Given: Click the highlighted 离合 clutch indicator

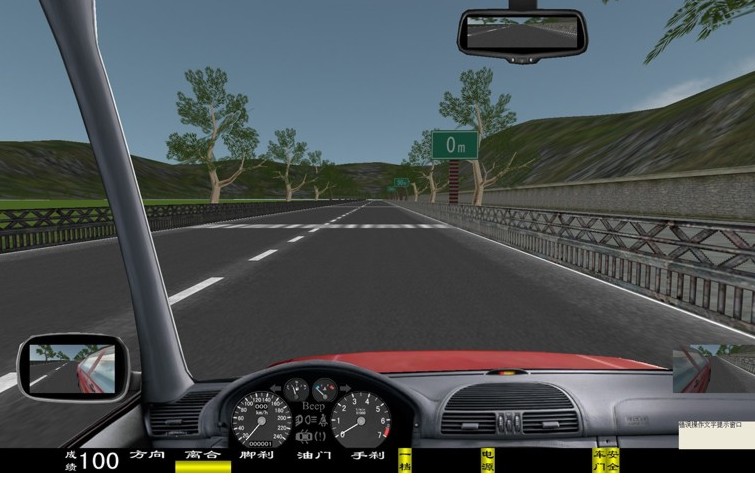Looking at the screenshot, I should [x=202, y=456].
